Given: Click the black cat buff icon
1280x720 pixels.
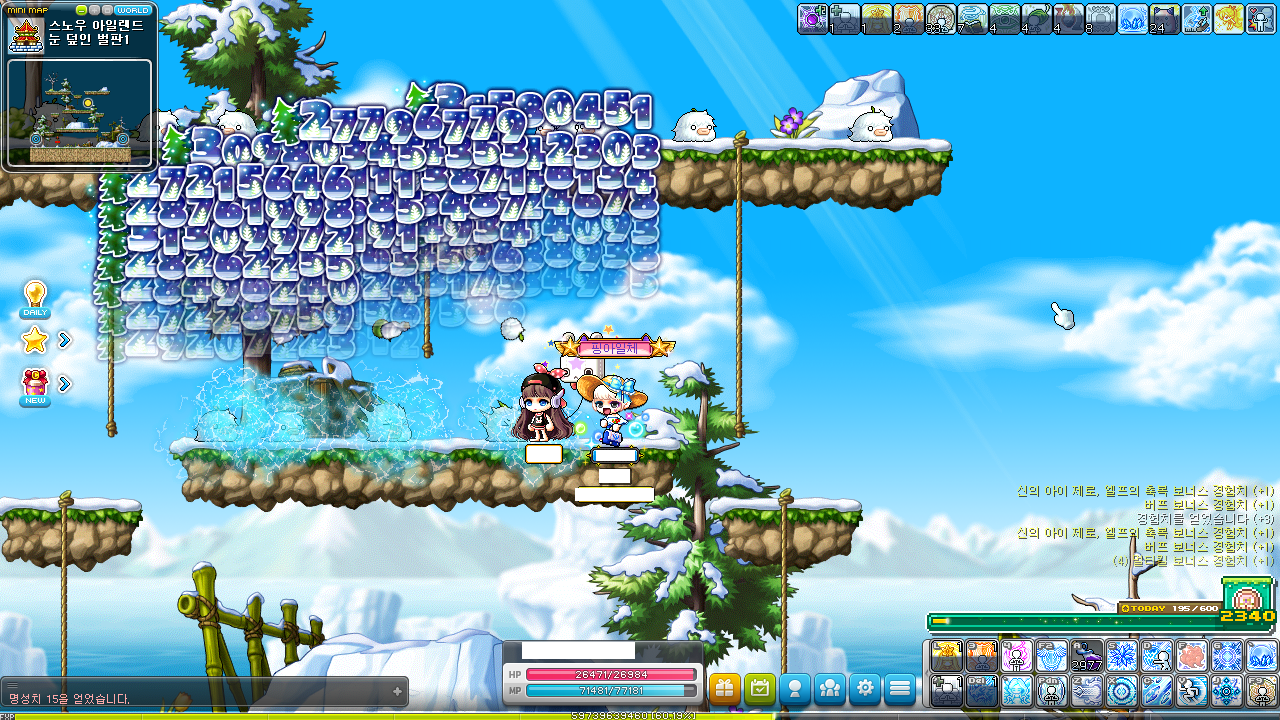Looking at the screenshot, I should 1165,19.
